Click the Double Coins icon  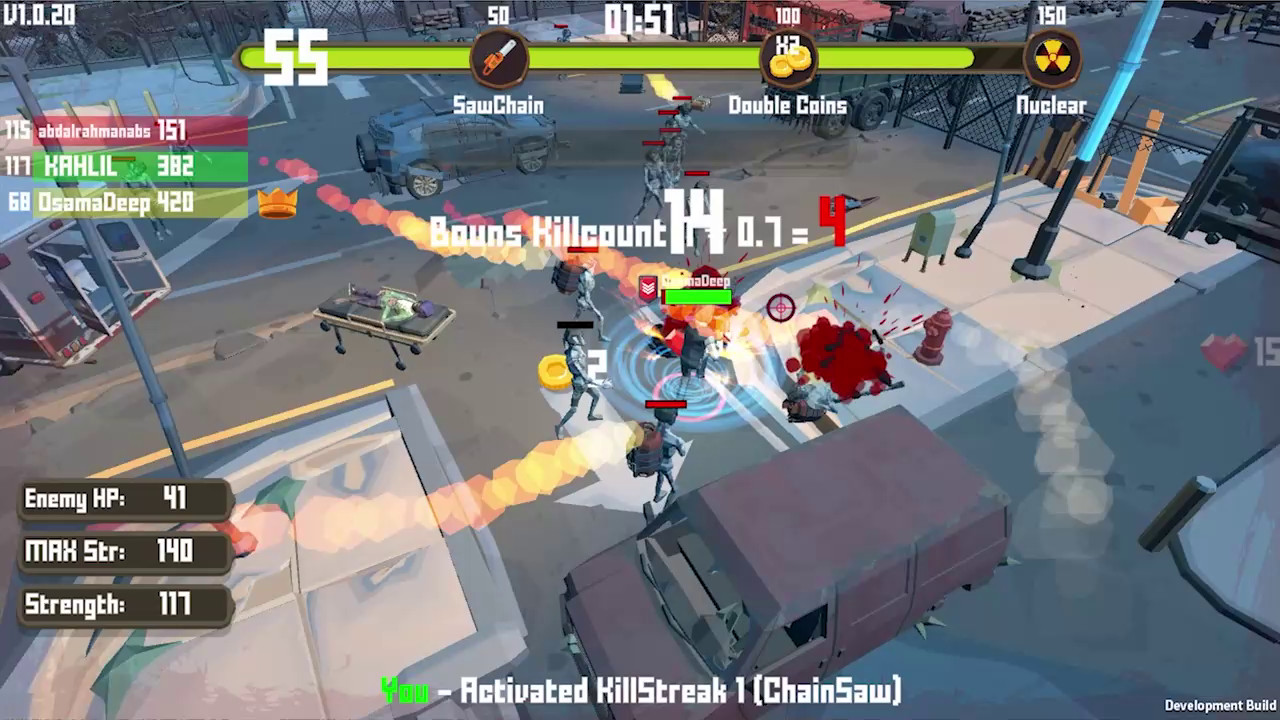(789, 60)
